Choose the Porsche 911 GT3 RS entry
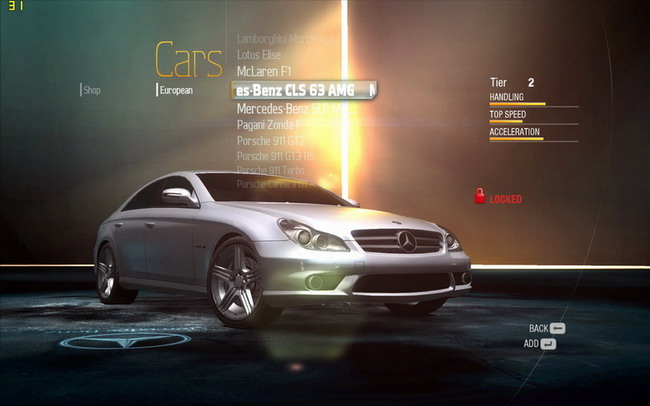 [276, 156]
